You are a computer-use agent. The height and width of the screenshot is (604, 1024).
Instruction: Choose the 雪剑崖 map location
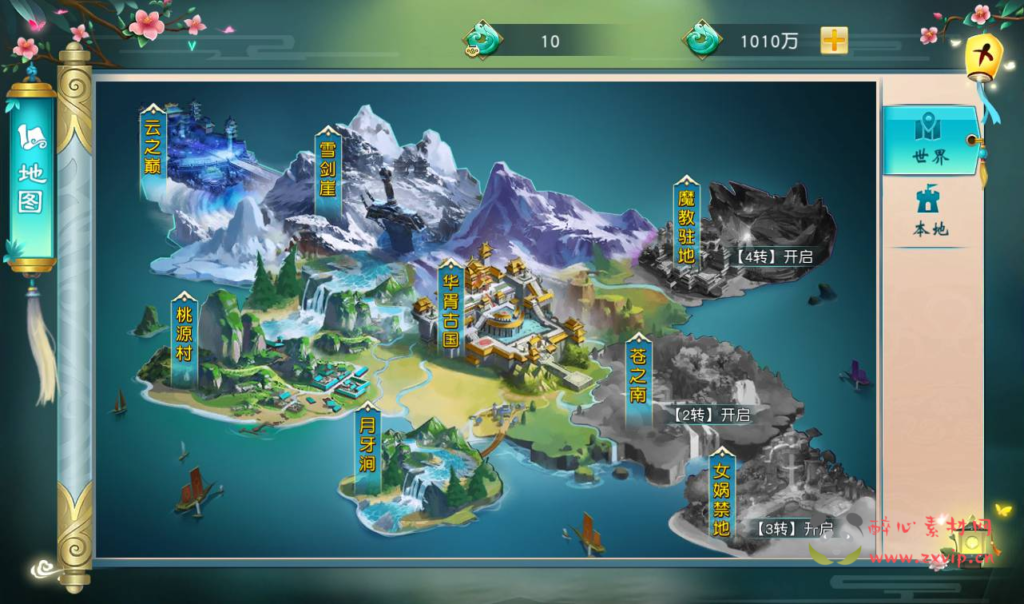(x=327, y=176)
